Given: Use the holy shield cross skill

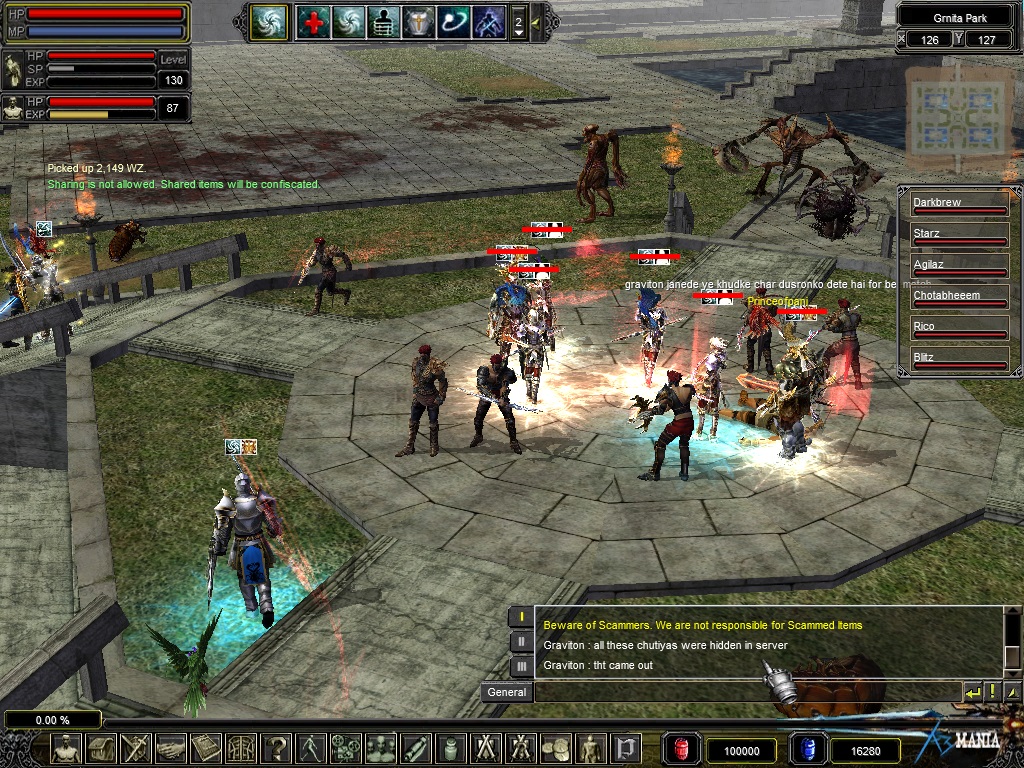Looking at the screenshot, I should pyautogui.click(x=418, y=22).
